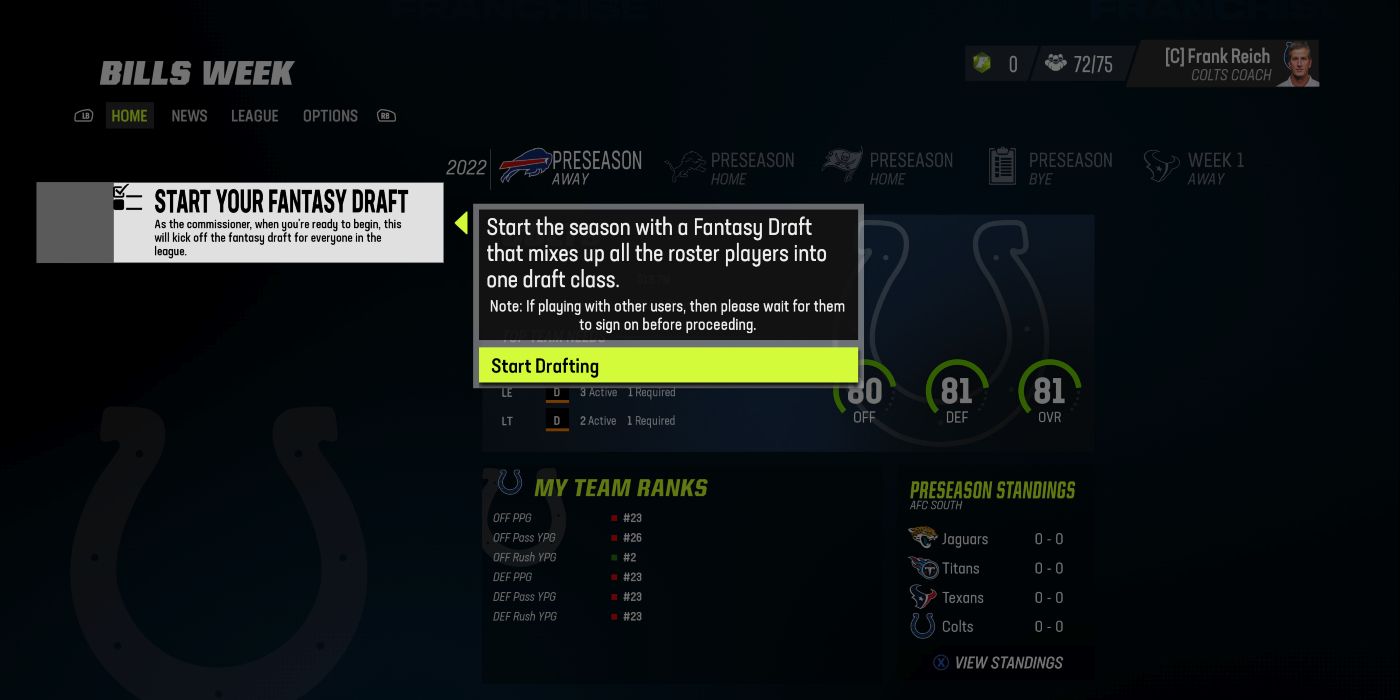Screen dimensions: 1400x700
Task: Switch to the News tab
Action: [x=189, y=116]
